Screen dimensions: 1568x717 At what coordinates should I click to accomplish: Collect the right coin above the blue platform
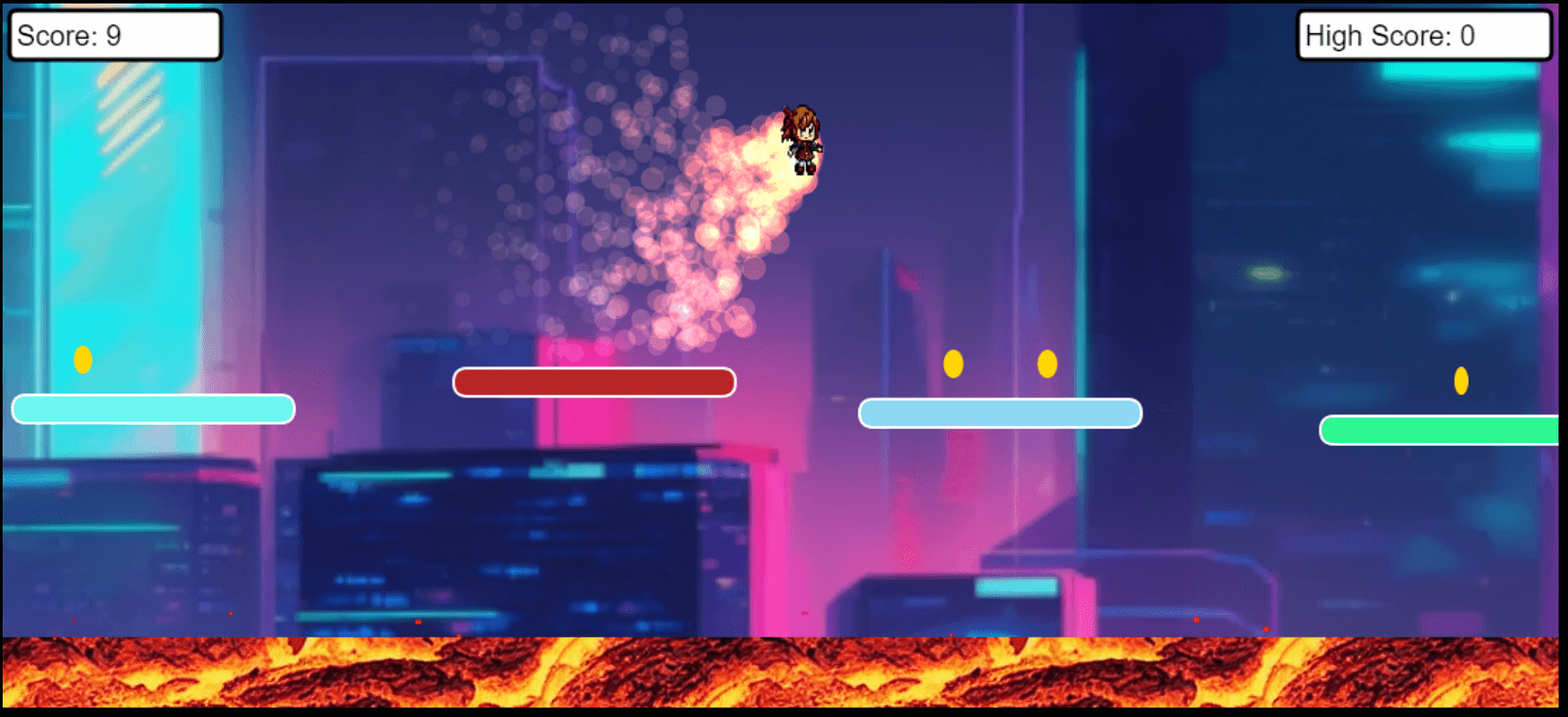pyautogui.click(x=1046, y=363)
